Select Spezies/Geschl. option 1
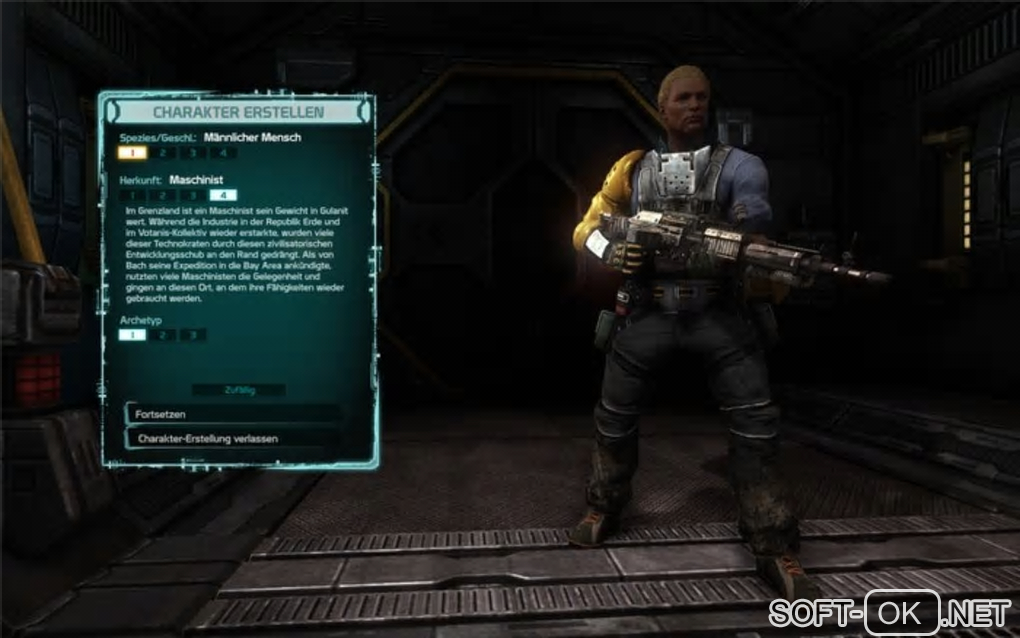This screenshot has width=1020, height=638. pyautogui.click(x=132, y=153)
